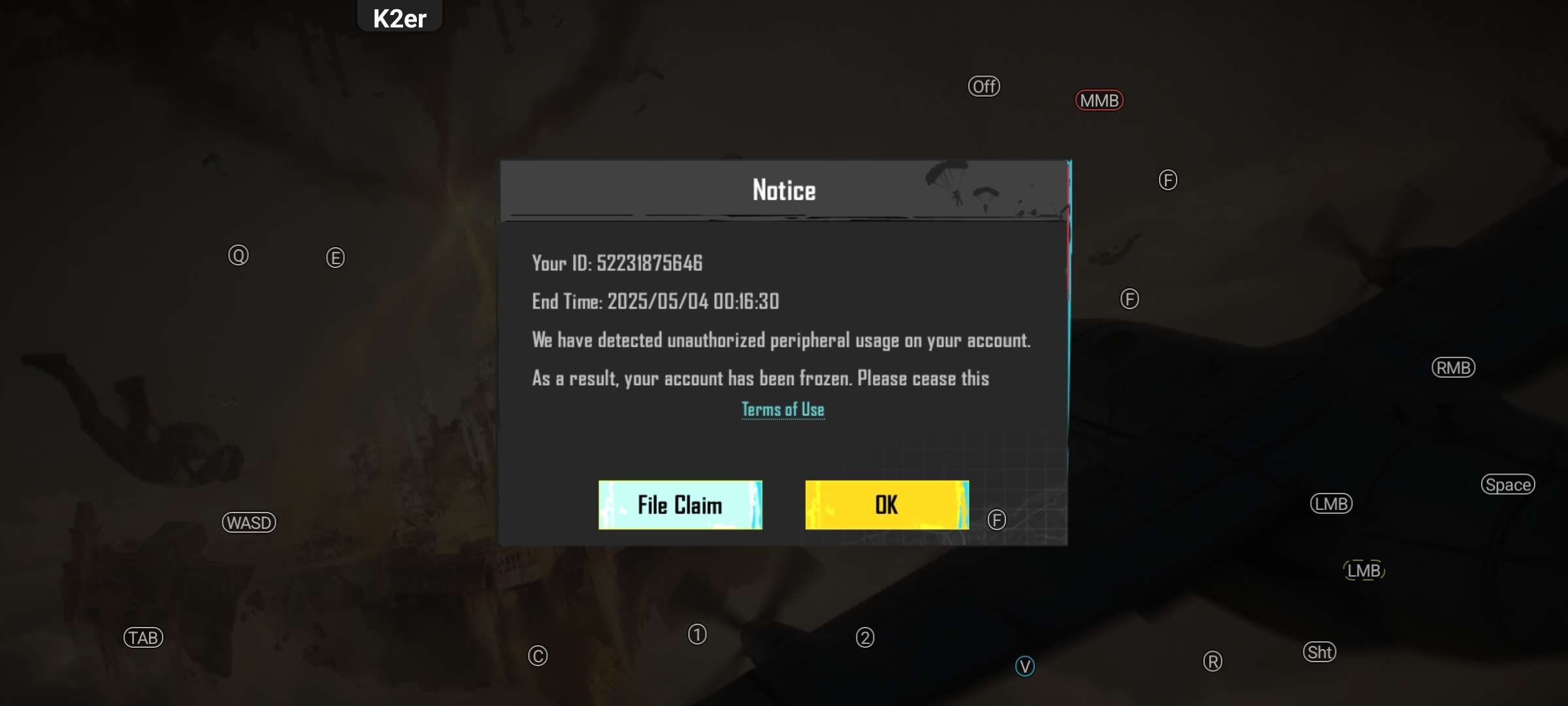This screenshot has height=706, width=1568.
Task: Click the K2er player nameplate
Action: 399,18
